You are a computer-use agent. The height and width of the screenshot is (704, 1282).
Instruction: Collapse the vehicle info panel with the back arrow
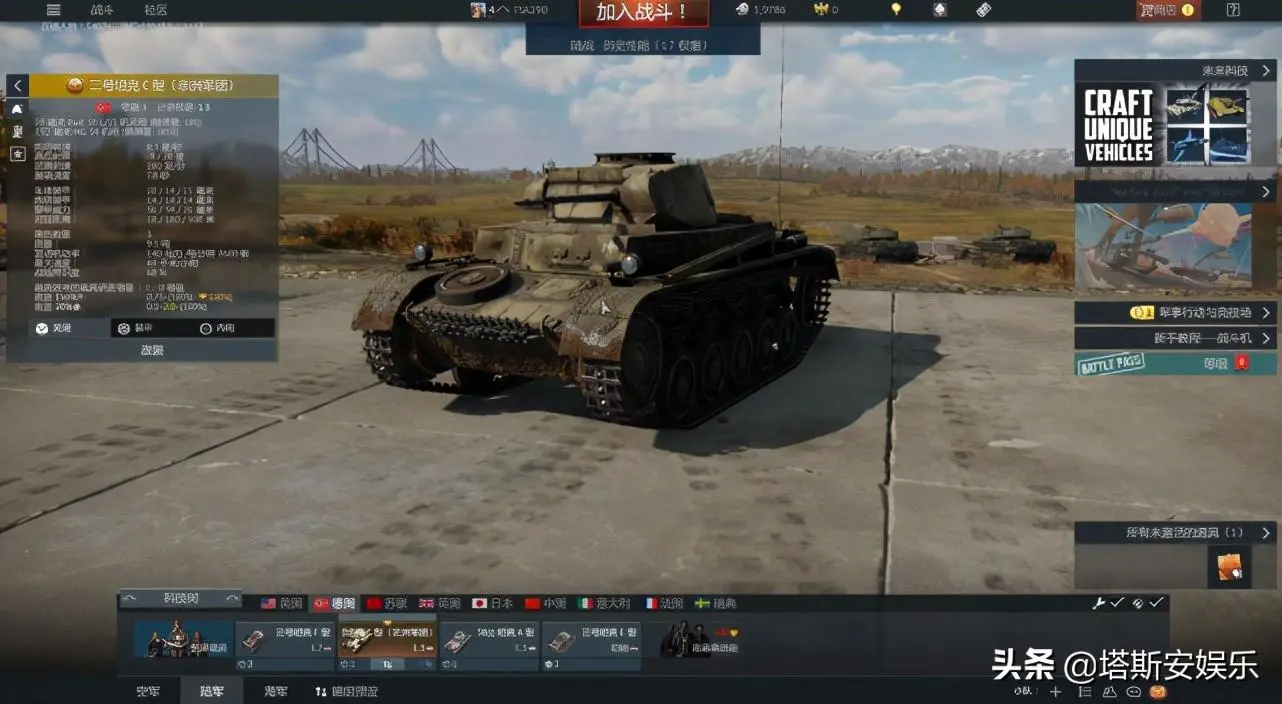coord(17,86)
